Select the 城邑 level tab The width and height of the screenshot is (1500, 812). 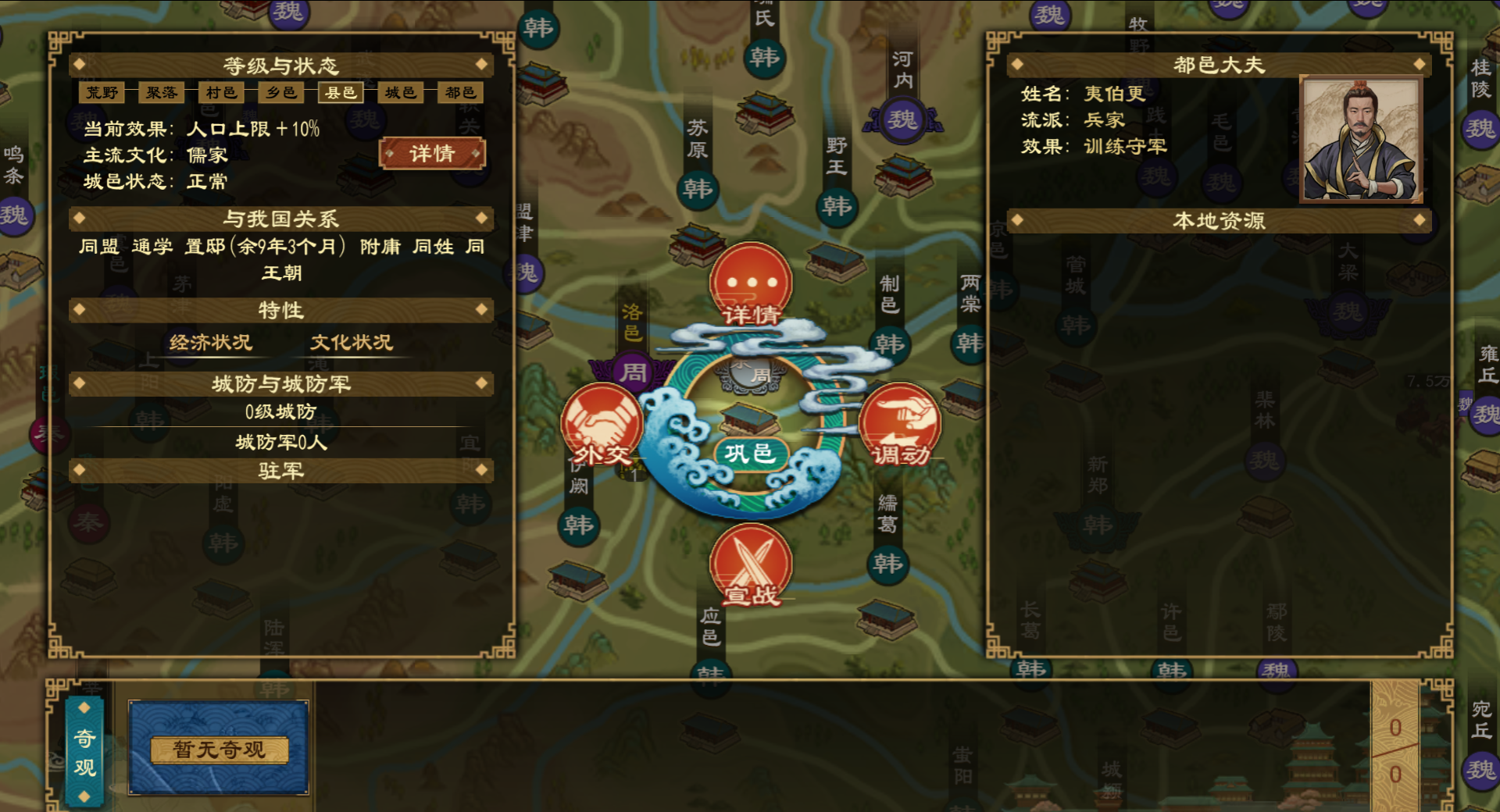(401, 93)
